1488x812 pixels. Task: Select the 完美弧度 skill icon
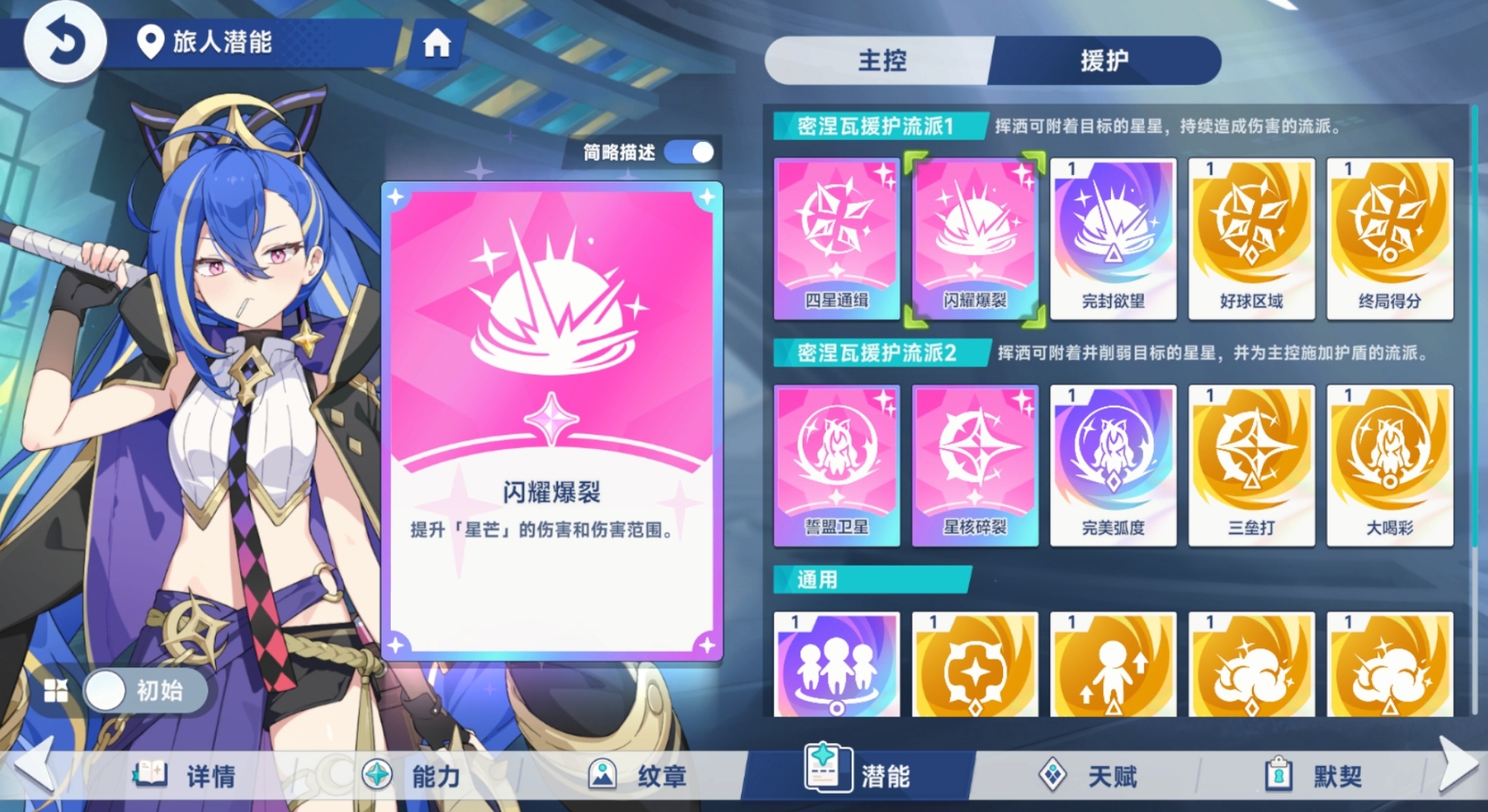(1114, 464)
